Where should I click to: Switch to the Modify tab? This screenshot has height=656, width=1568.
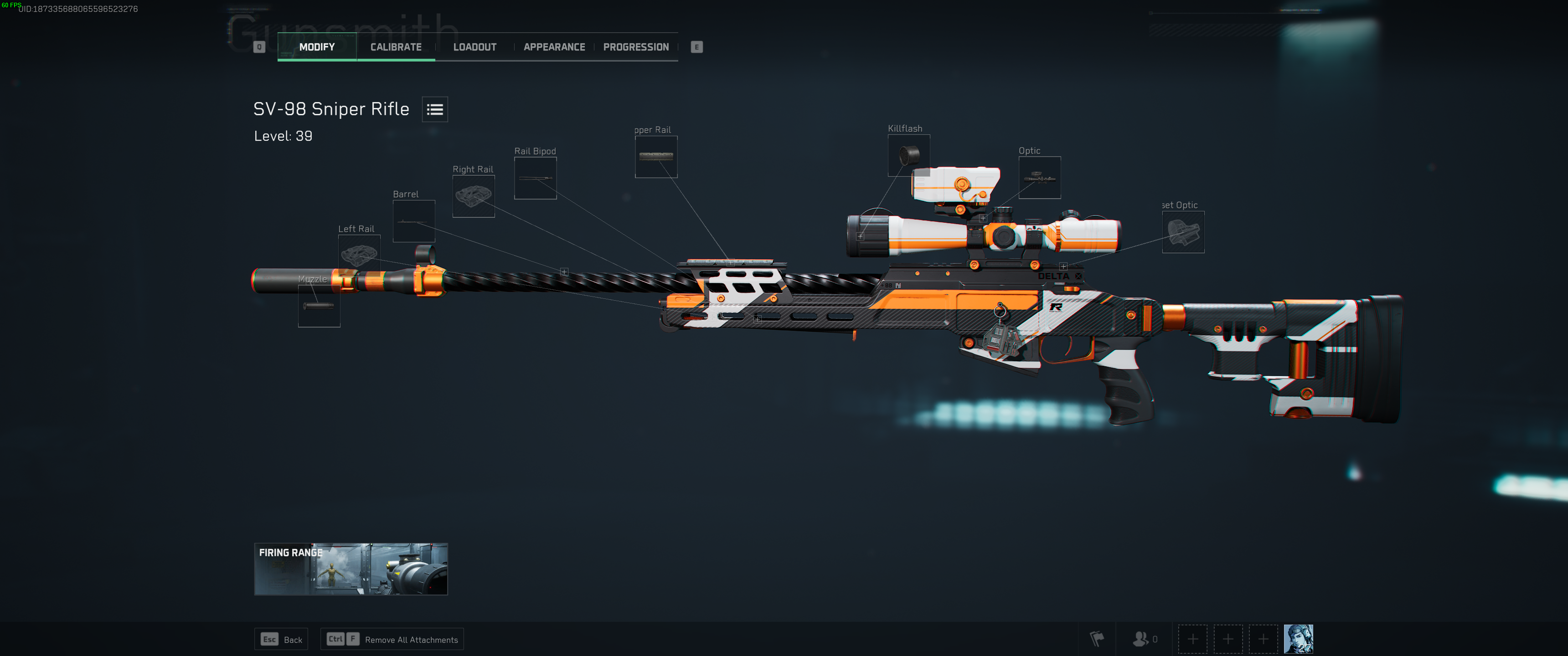[x=316, y=47]
